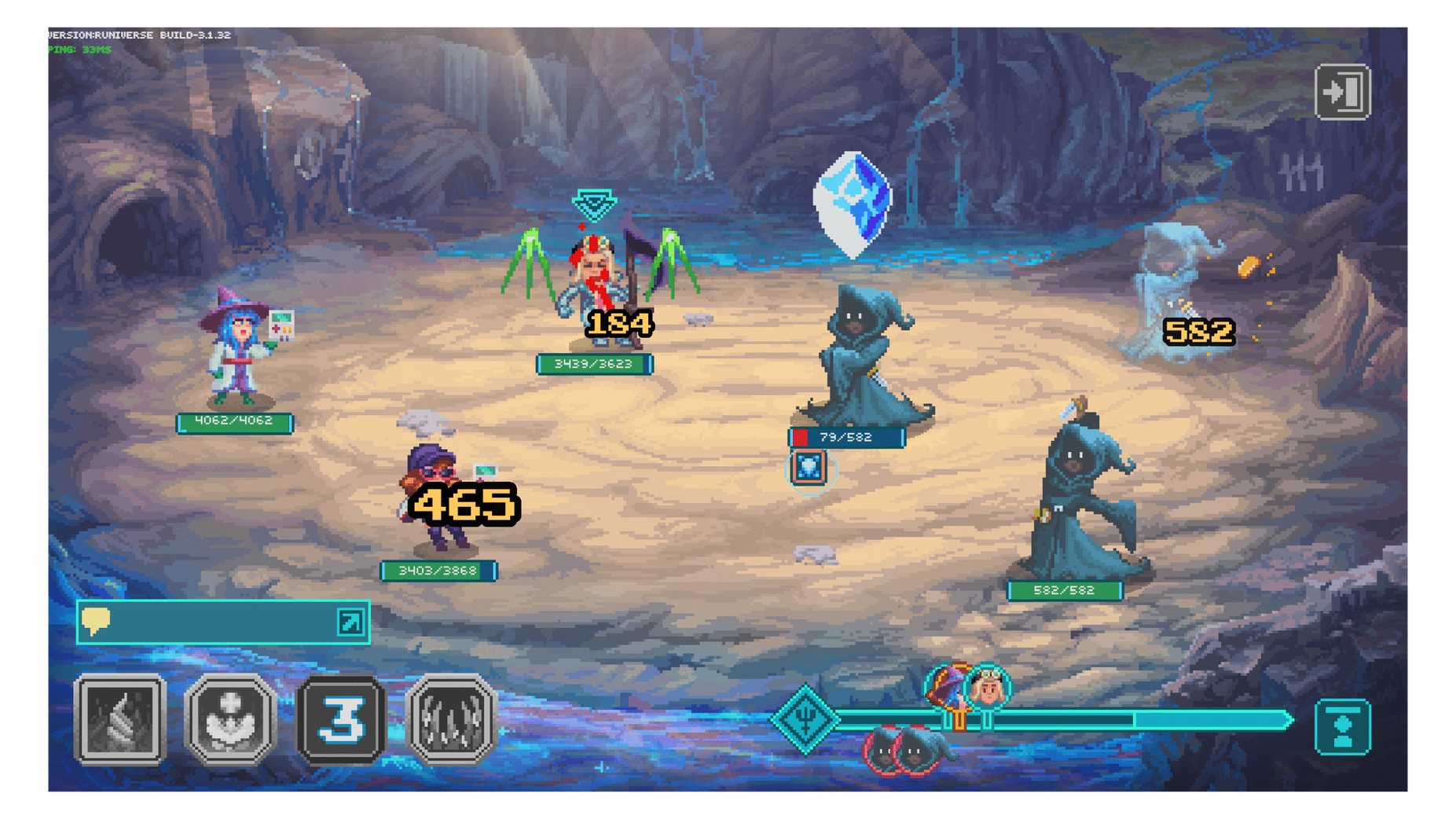Image resolution: width=1456 pixels, height=819 pixels.
Task: Activate the drill spike ability
Action: [x=120, y=719]
